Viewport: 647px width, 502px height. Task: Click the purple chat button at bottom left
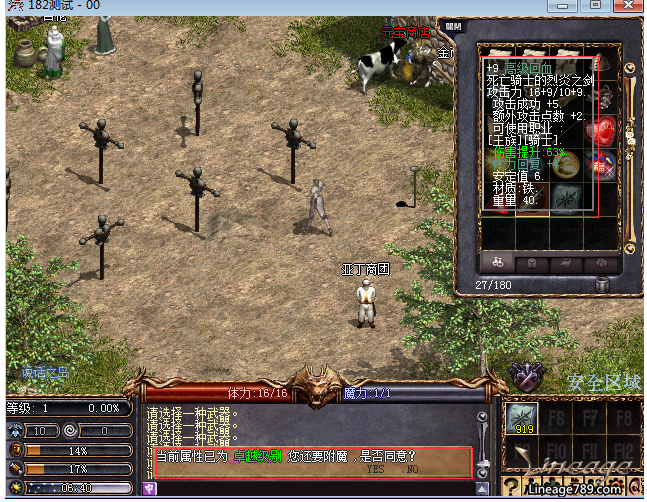151,489
